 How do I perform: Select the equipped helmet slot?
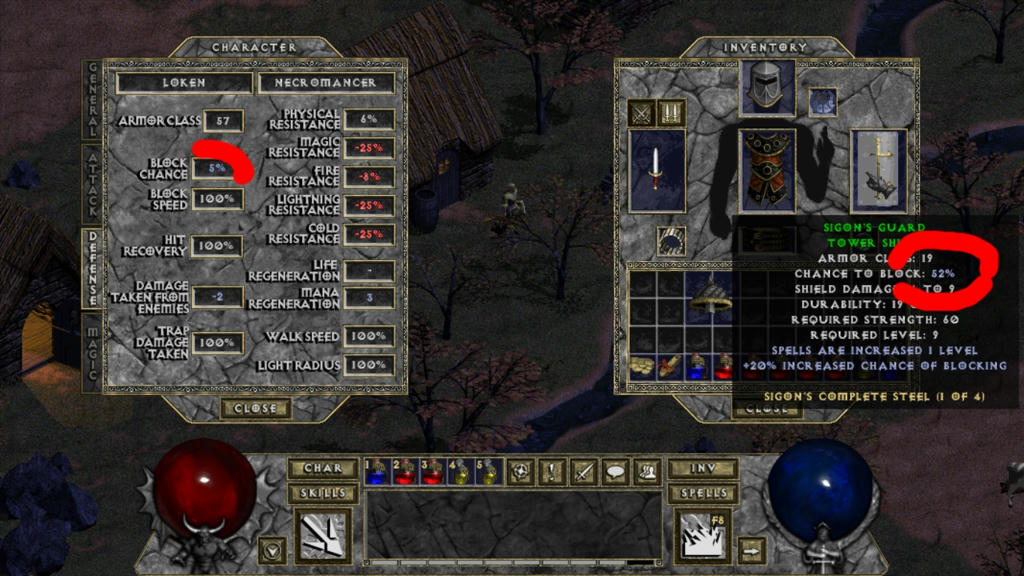click(x=767, y=87)
